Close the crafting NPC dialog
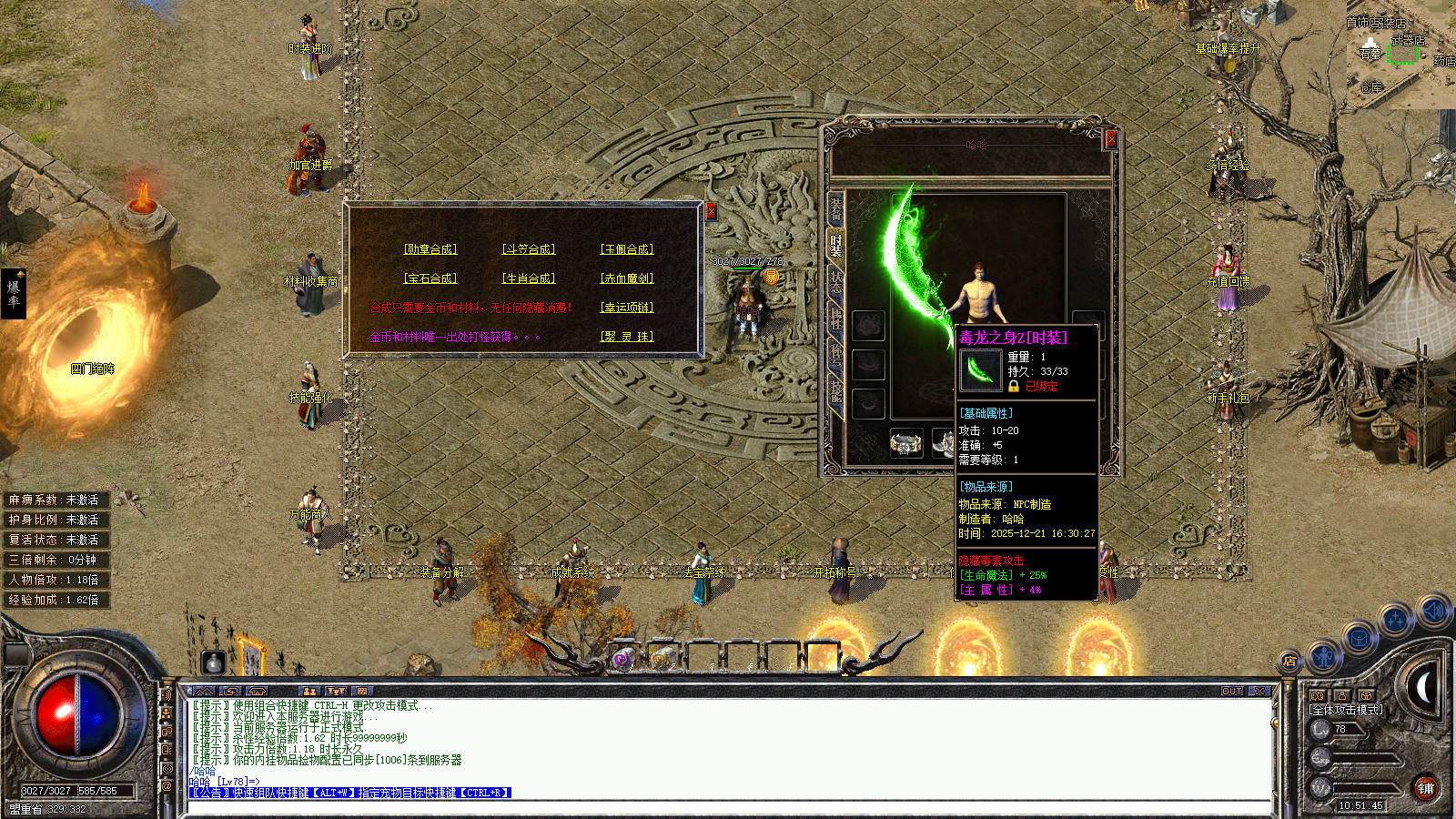 [x=712, y=211]
